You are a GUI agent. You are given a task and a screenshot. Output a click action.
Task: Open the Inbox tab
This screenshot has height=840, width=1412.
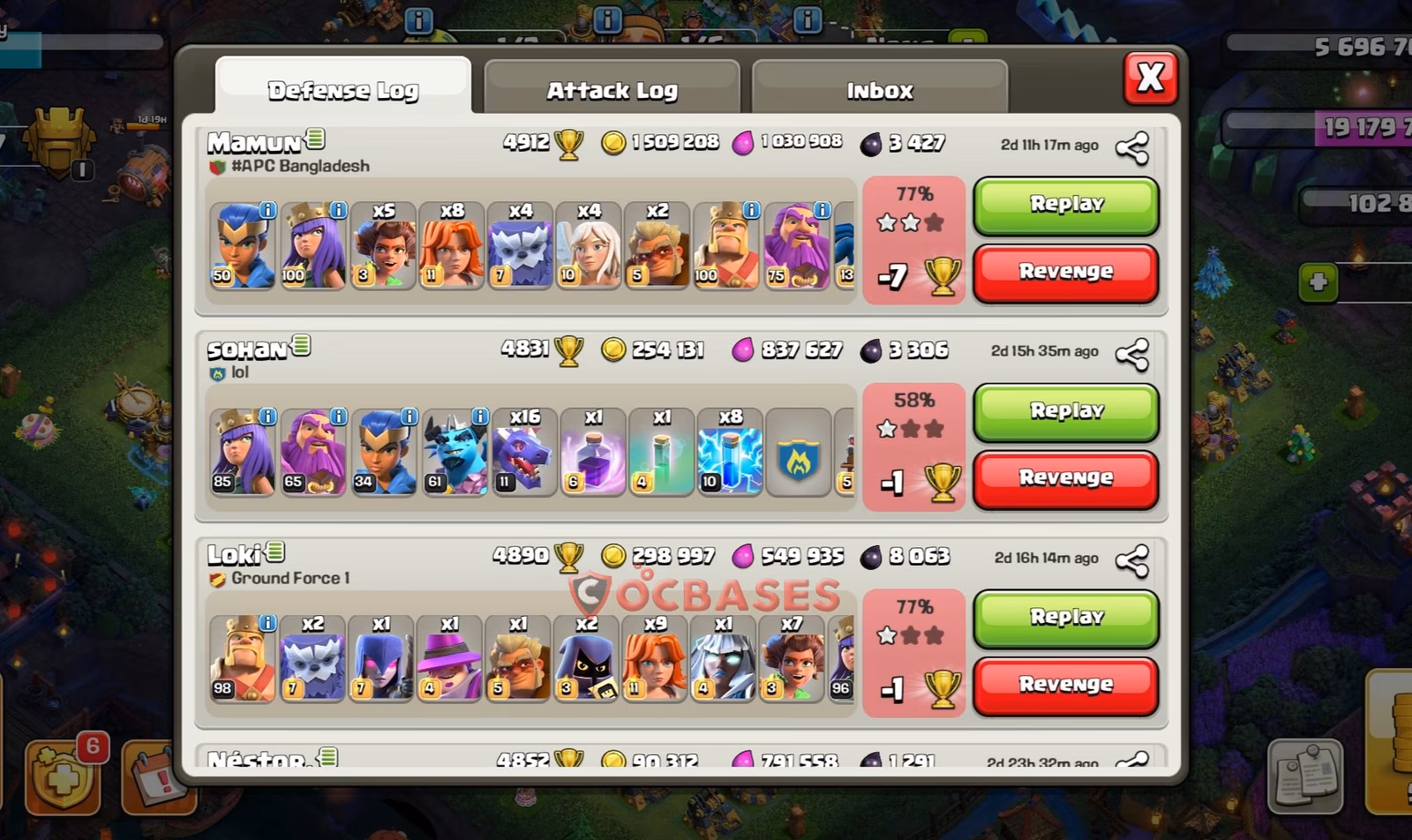coord(879,88)
